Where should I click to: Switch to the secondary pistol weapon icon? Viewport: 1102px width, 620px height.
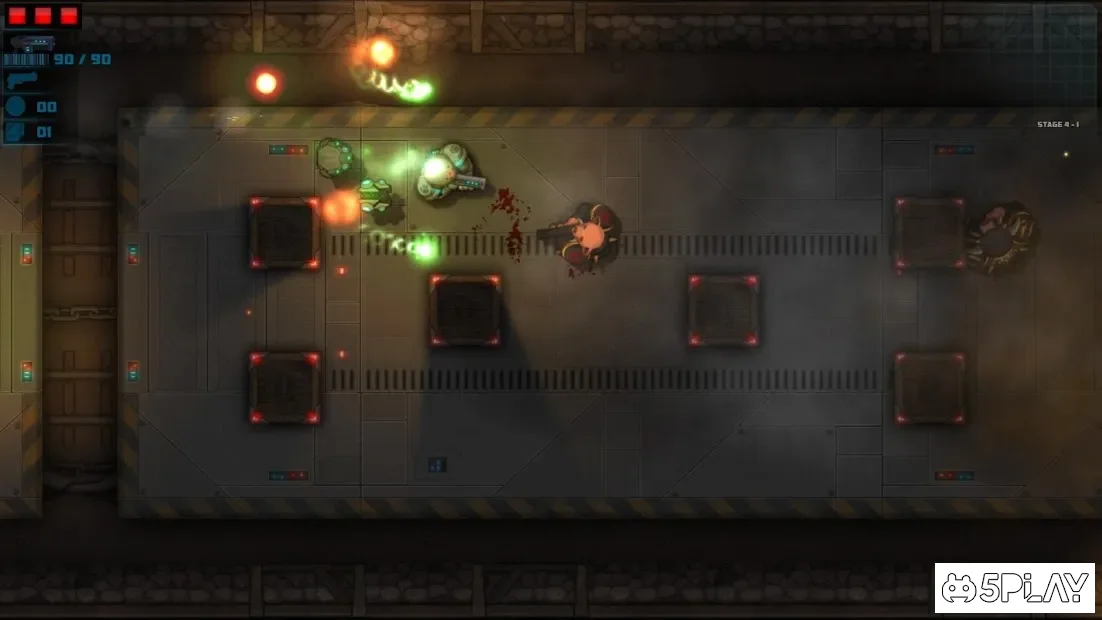coord(22,81)
